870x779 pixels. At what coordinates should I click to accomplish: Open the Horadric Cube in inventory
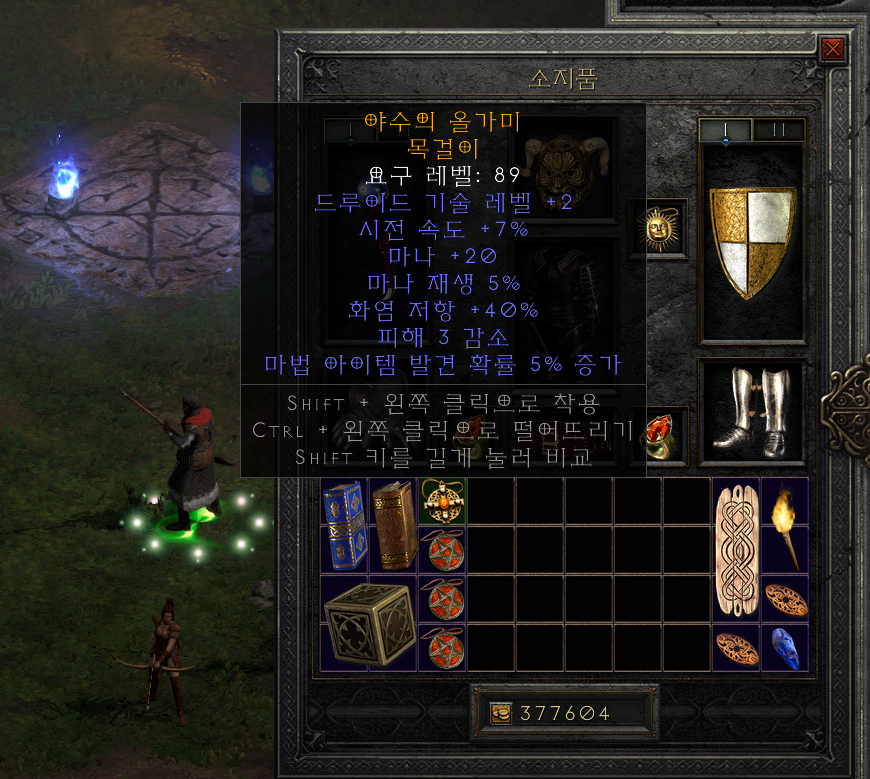click(368, 623)
